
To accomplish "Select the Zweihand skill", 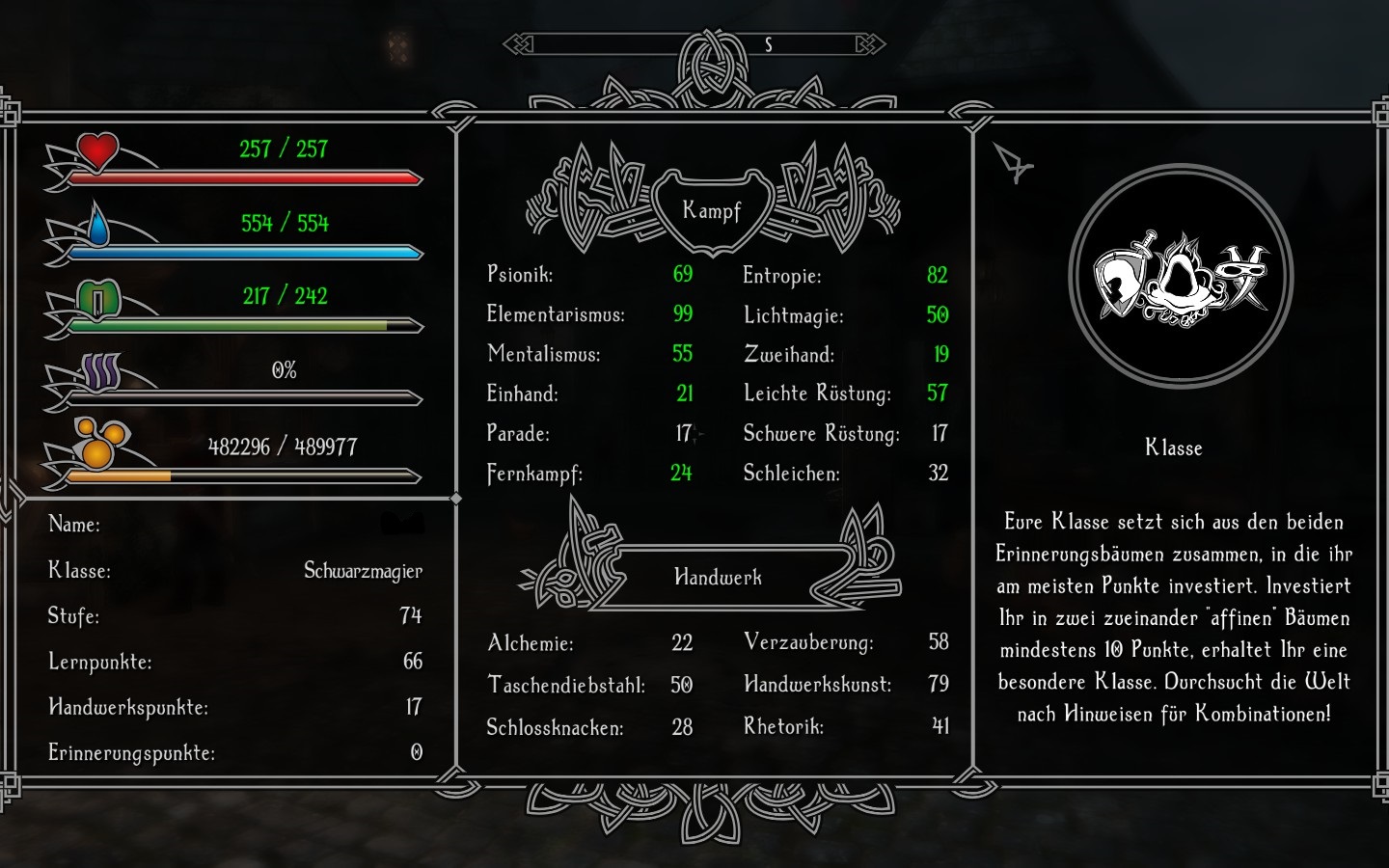I will [x=789, y=355].
